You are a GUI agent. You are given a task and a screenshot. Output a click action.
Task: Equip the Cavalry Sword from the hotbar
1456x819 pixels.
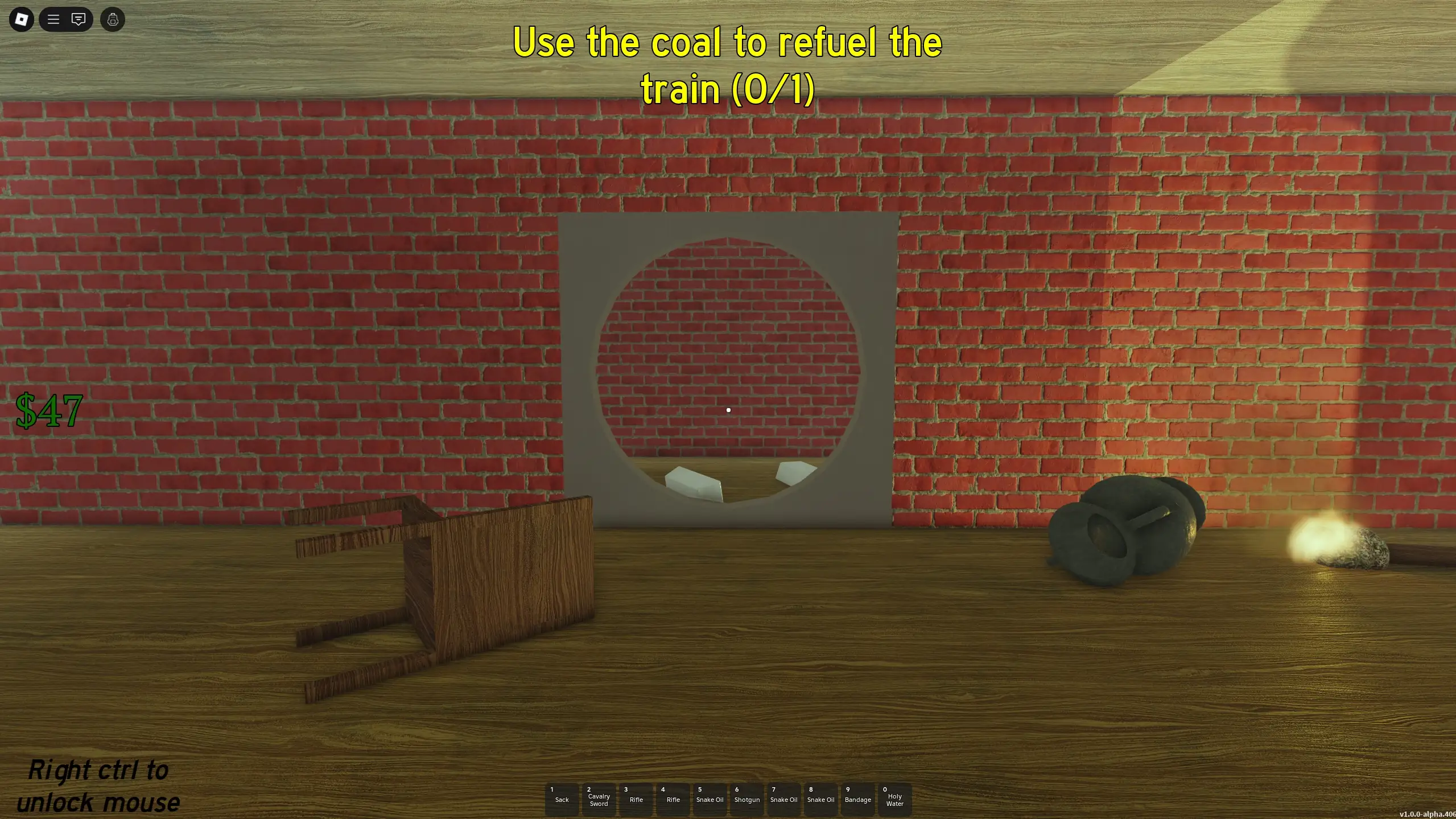599,799
